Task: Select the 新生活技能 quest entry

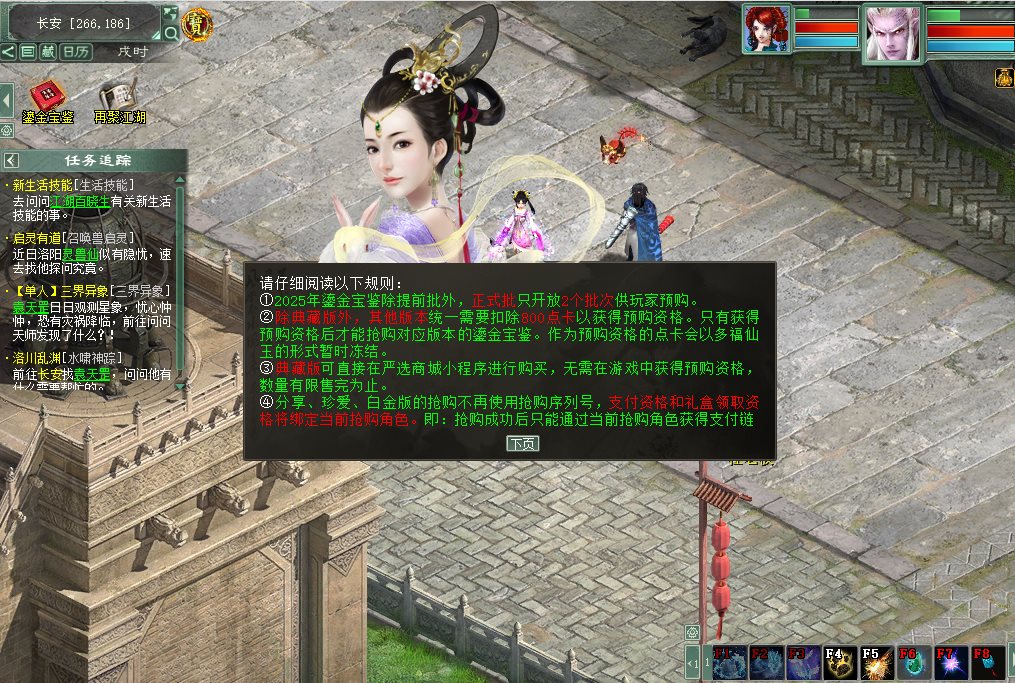Action: 42,185
